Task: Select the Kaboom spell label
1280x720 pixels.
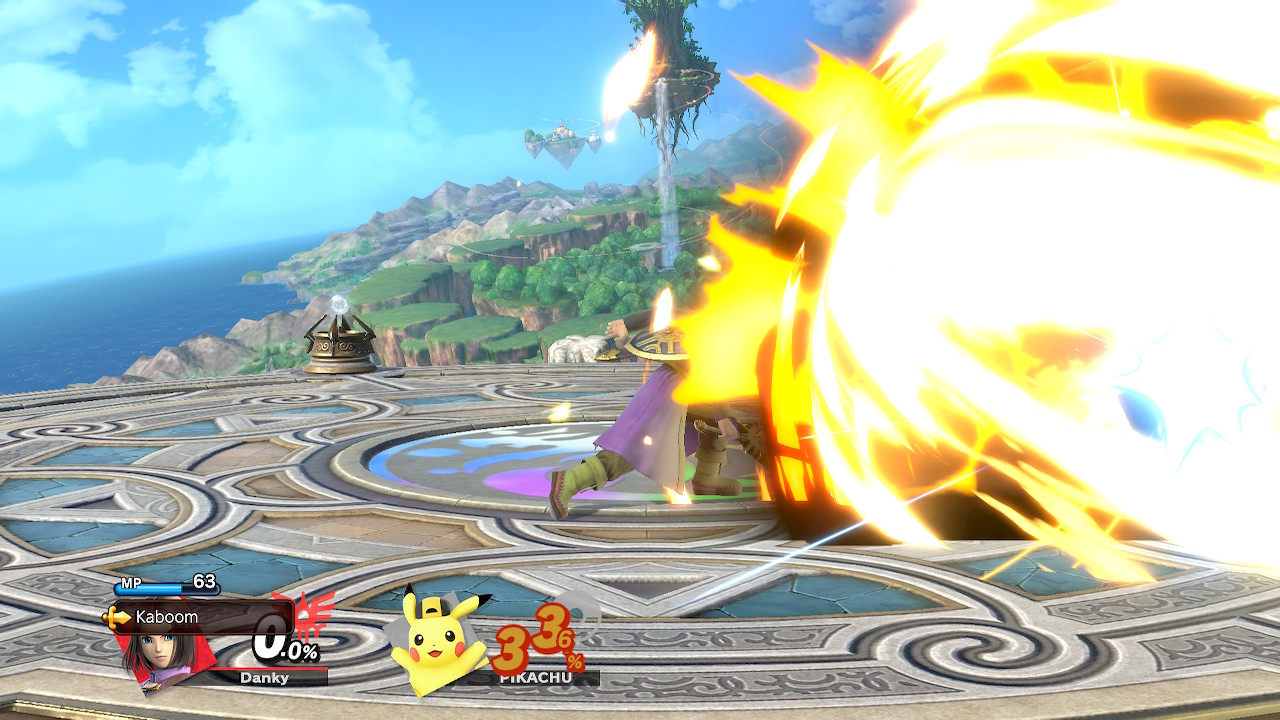Action: (166, 617)
